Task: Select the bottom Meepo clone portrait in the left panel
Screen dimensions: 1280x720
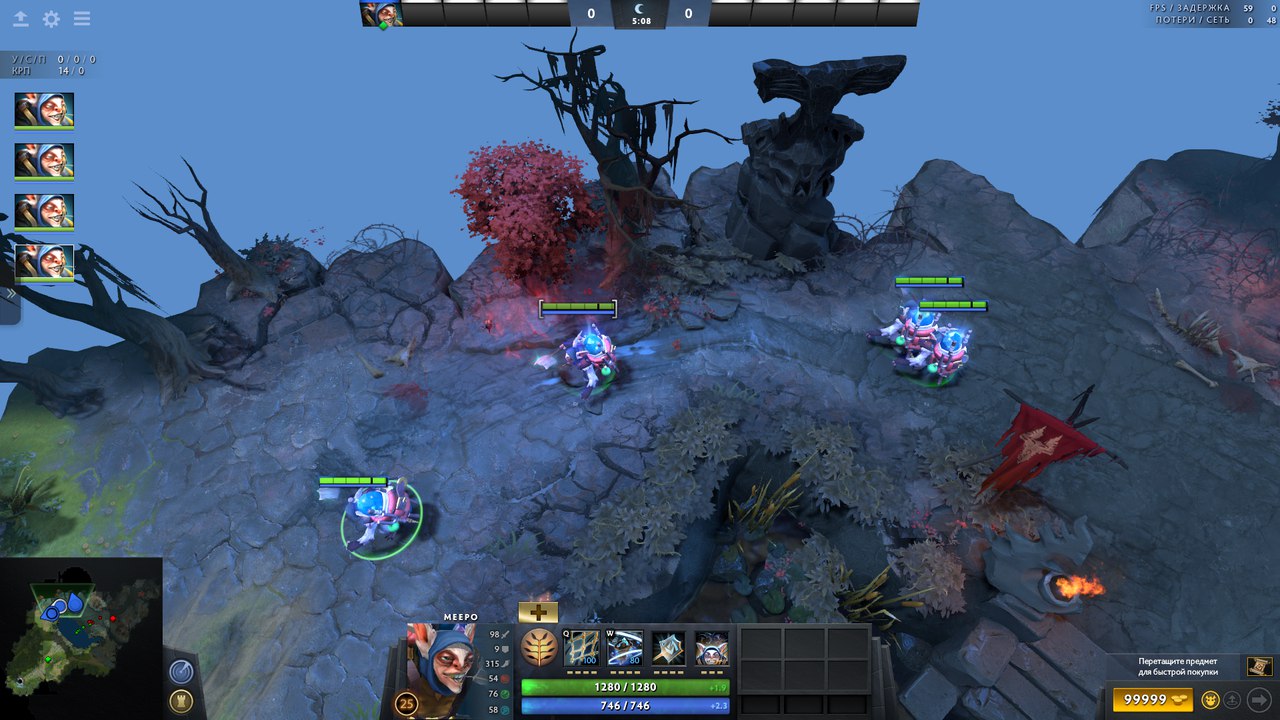Action: [44, 261]
